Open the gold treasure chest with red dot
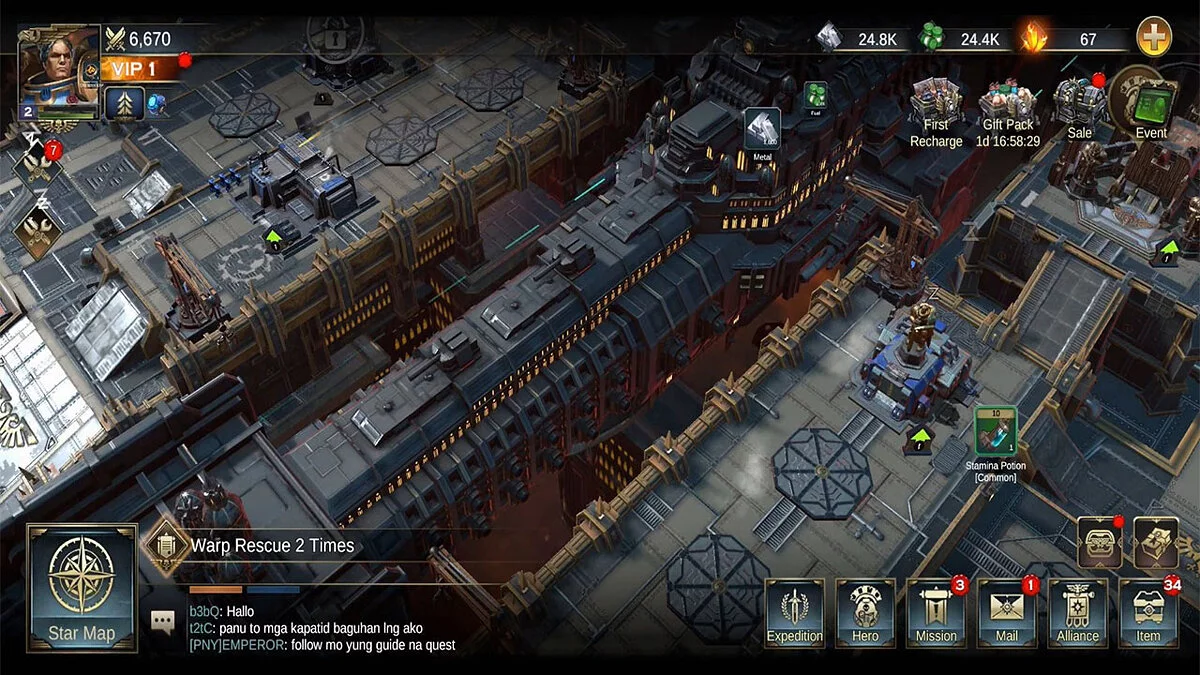This screenshot has height=675, width=1200. click(x=1098, y=543)
